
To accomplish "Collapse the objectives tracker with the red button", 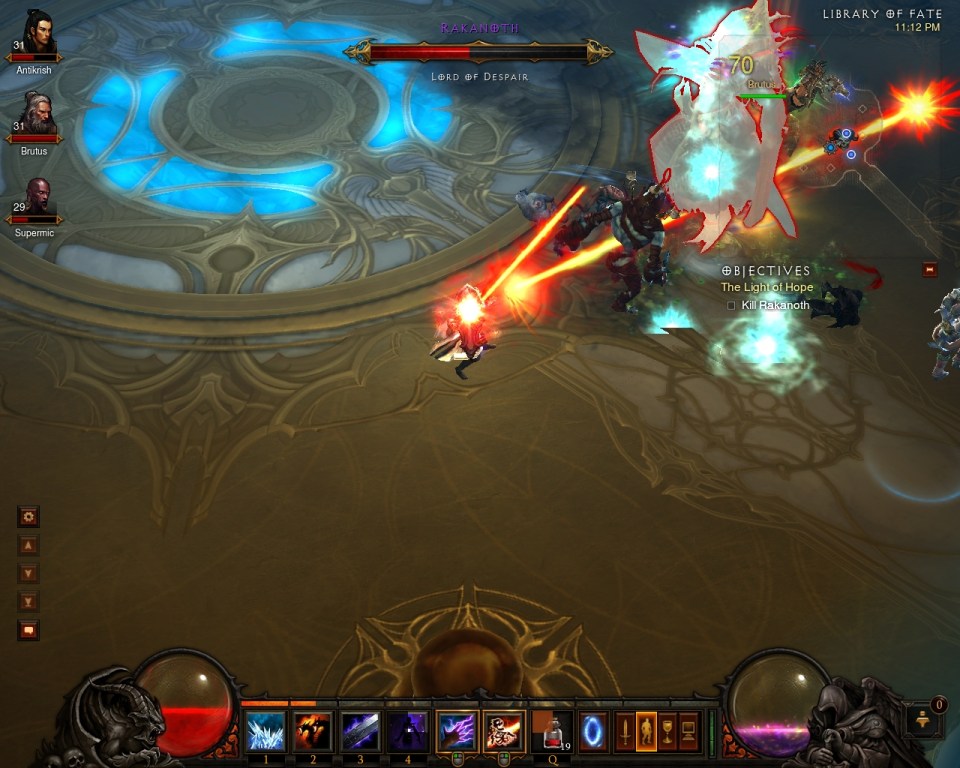I will tap(930, 269).
